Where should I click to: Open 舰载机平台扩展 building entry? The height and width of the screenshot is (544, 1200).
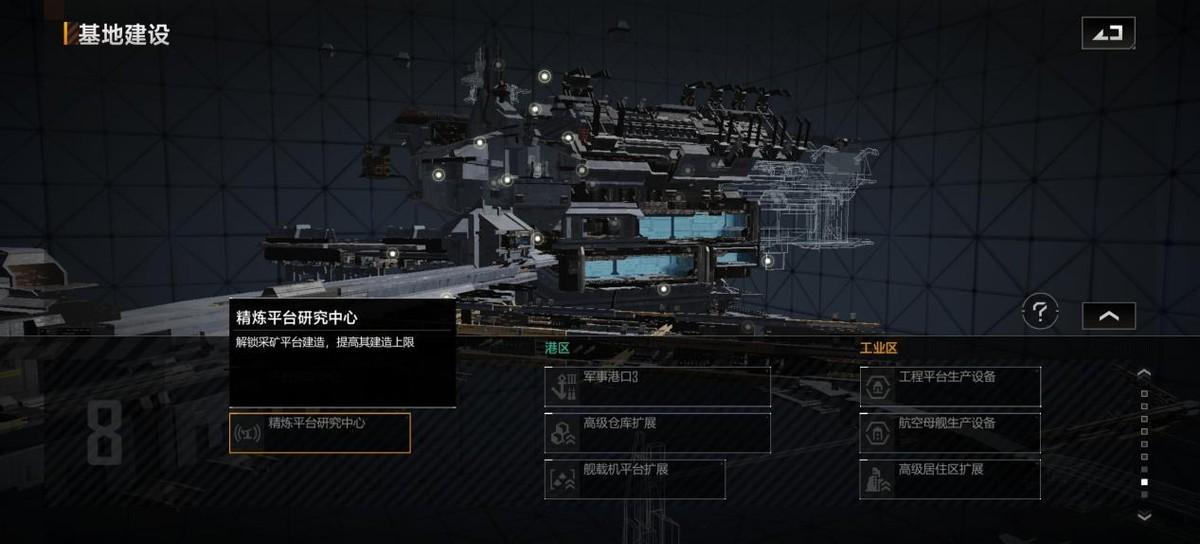tap(634, 479)
